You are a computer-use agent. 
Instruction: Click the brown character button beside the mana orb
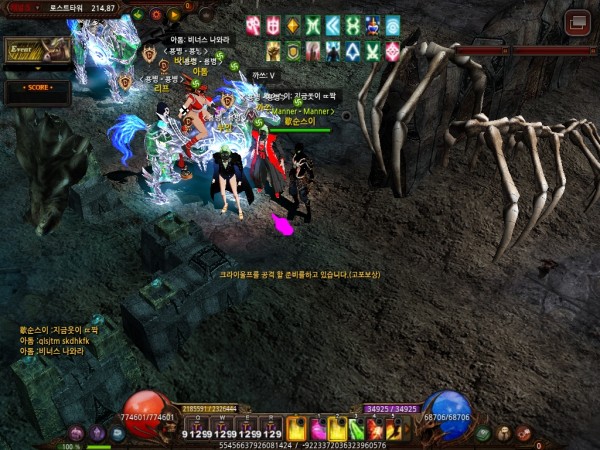[504, 433]
